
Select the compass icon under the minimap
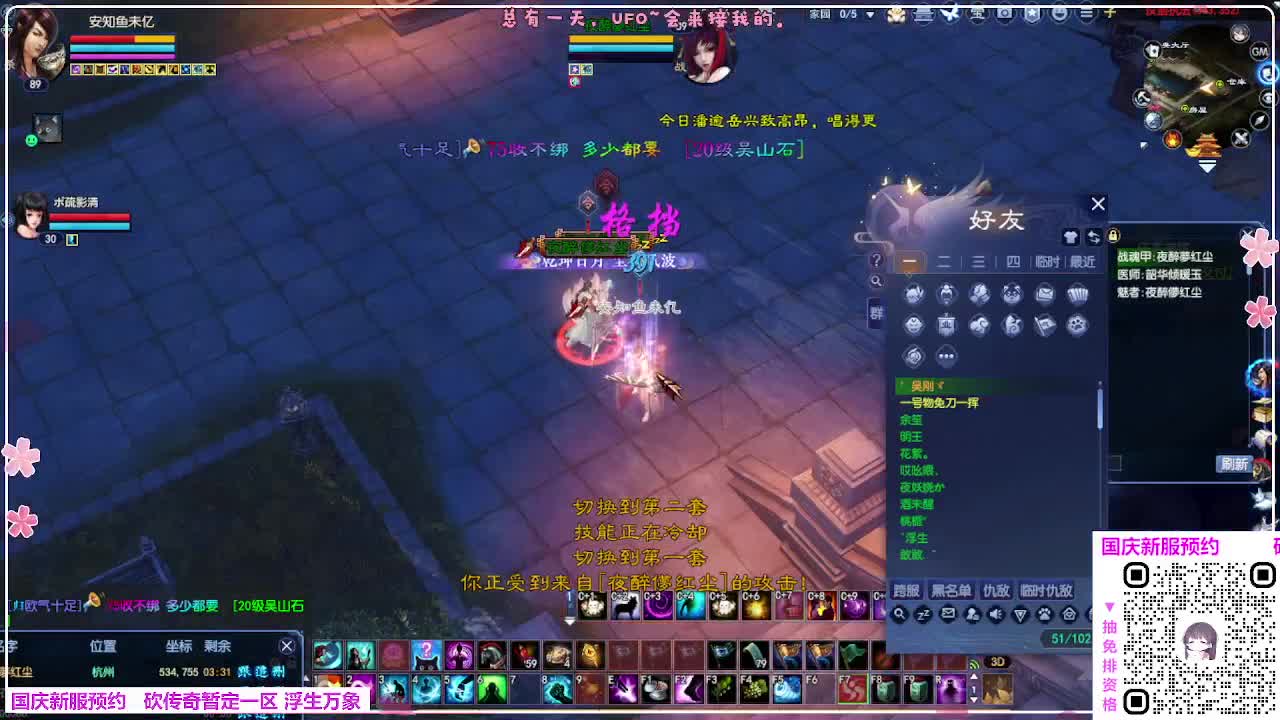1257,121
